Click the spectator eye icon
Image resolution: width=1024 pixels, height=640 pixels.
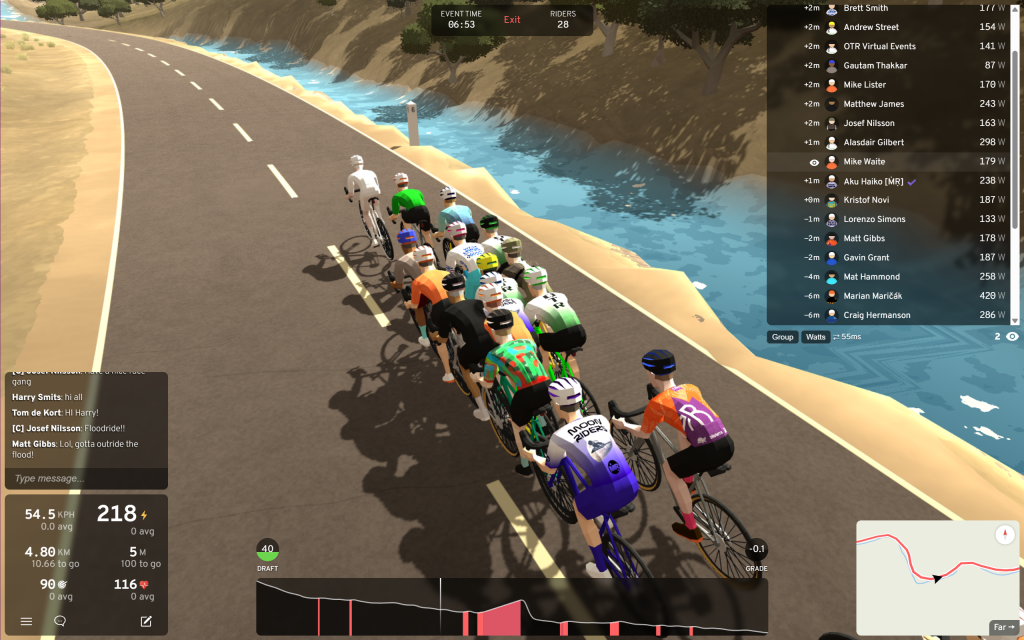click(1012, 337)
